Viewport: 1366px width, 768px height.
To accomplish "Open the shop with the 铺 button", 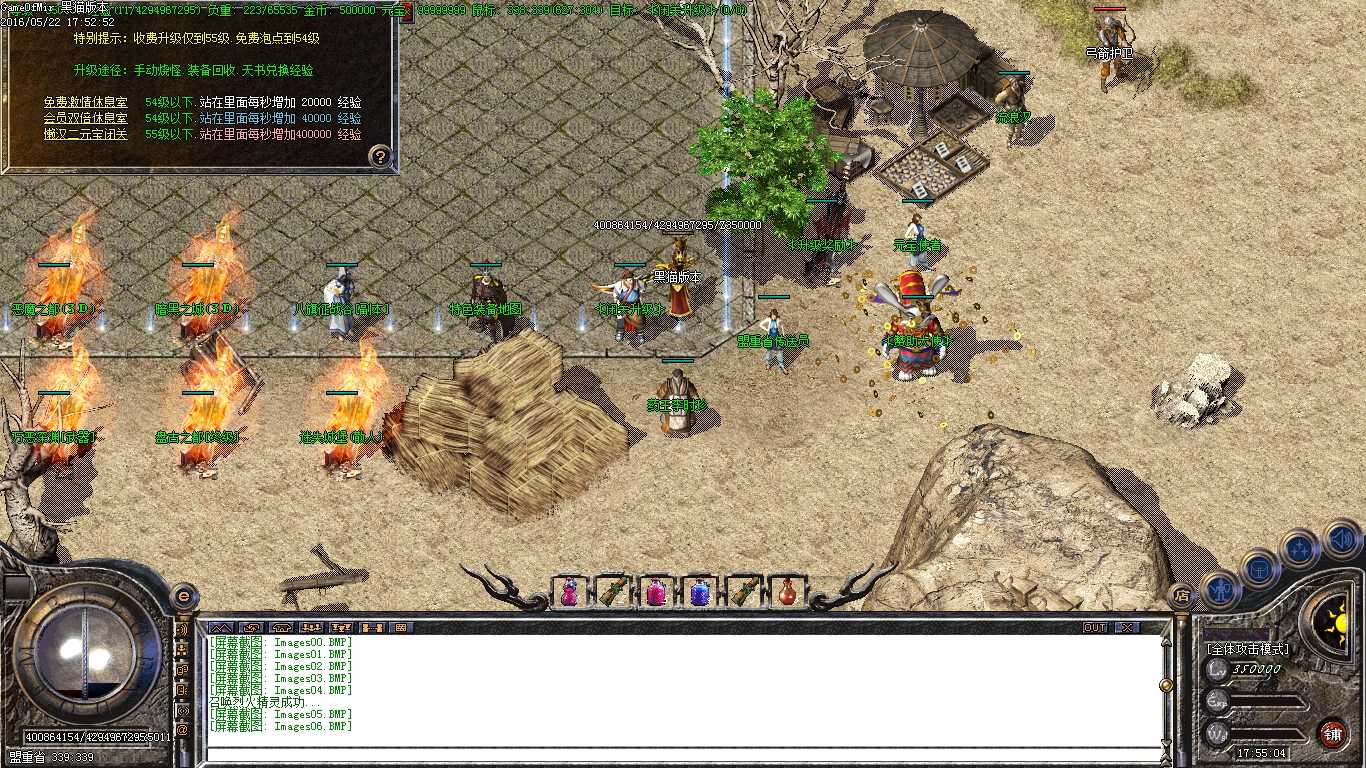I will tap(1334, 733).
